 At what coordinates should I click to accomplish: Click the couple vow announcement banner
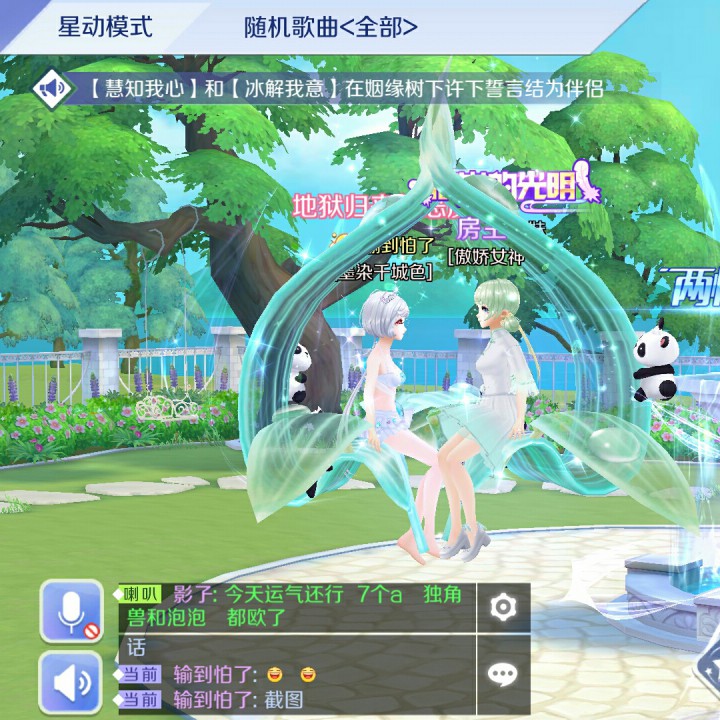point(340,88)
